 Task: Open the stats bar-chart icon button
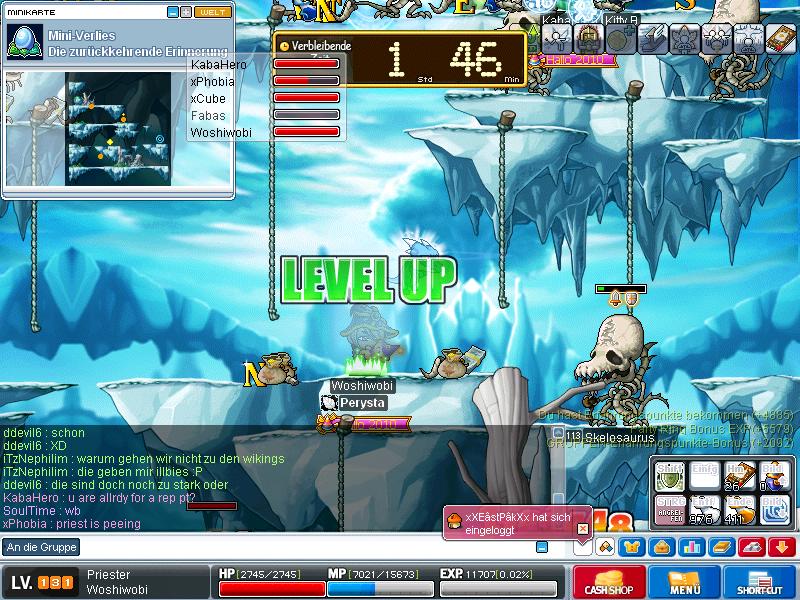tap(691, 546)
